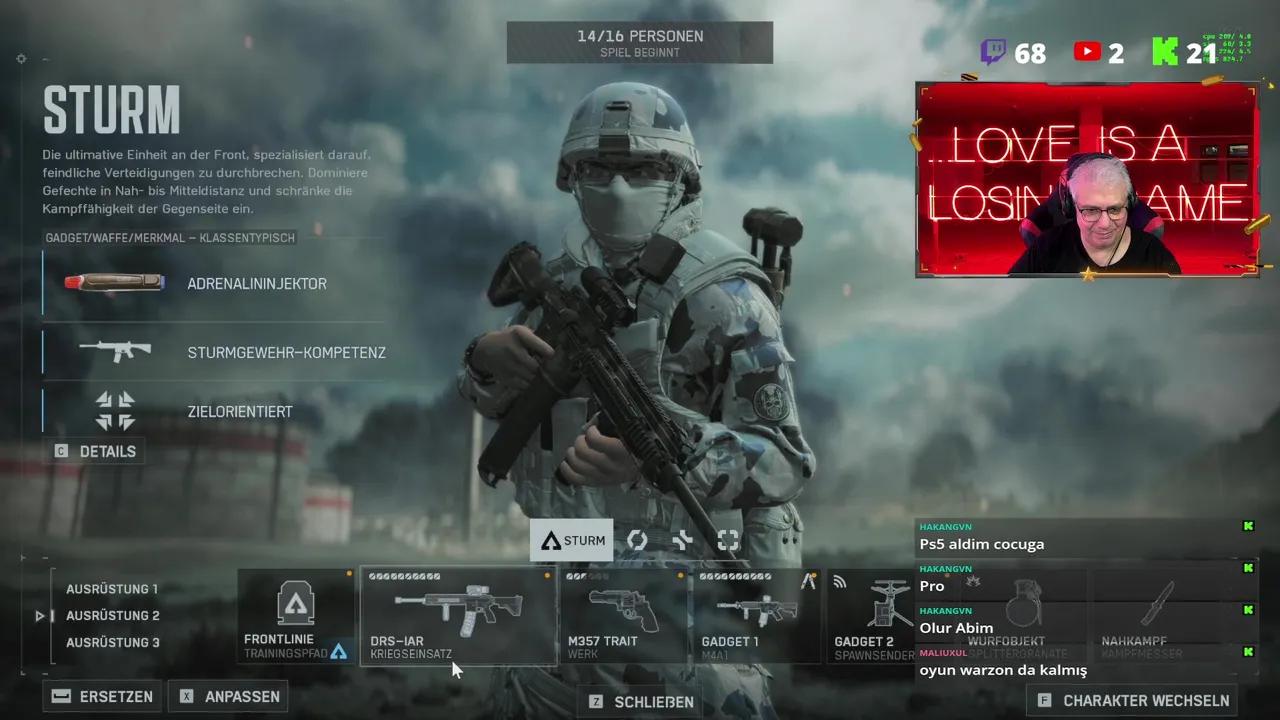Expand the Details panel
The image size is (1280, 720).
point(96,451)
